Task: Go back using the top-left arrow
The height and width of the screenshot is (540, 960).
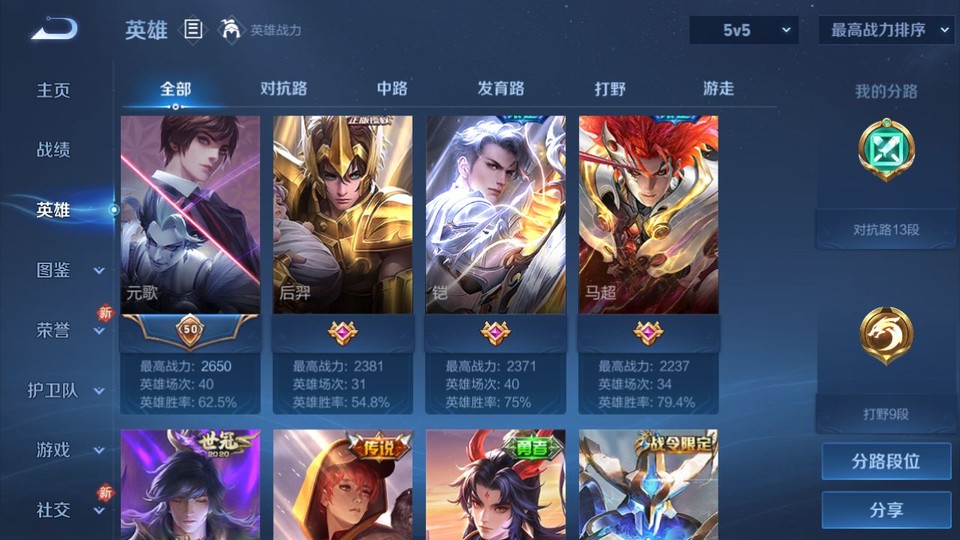Action: [55, 30]
